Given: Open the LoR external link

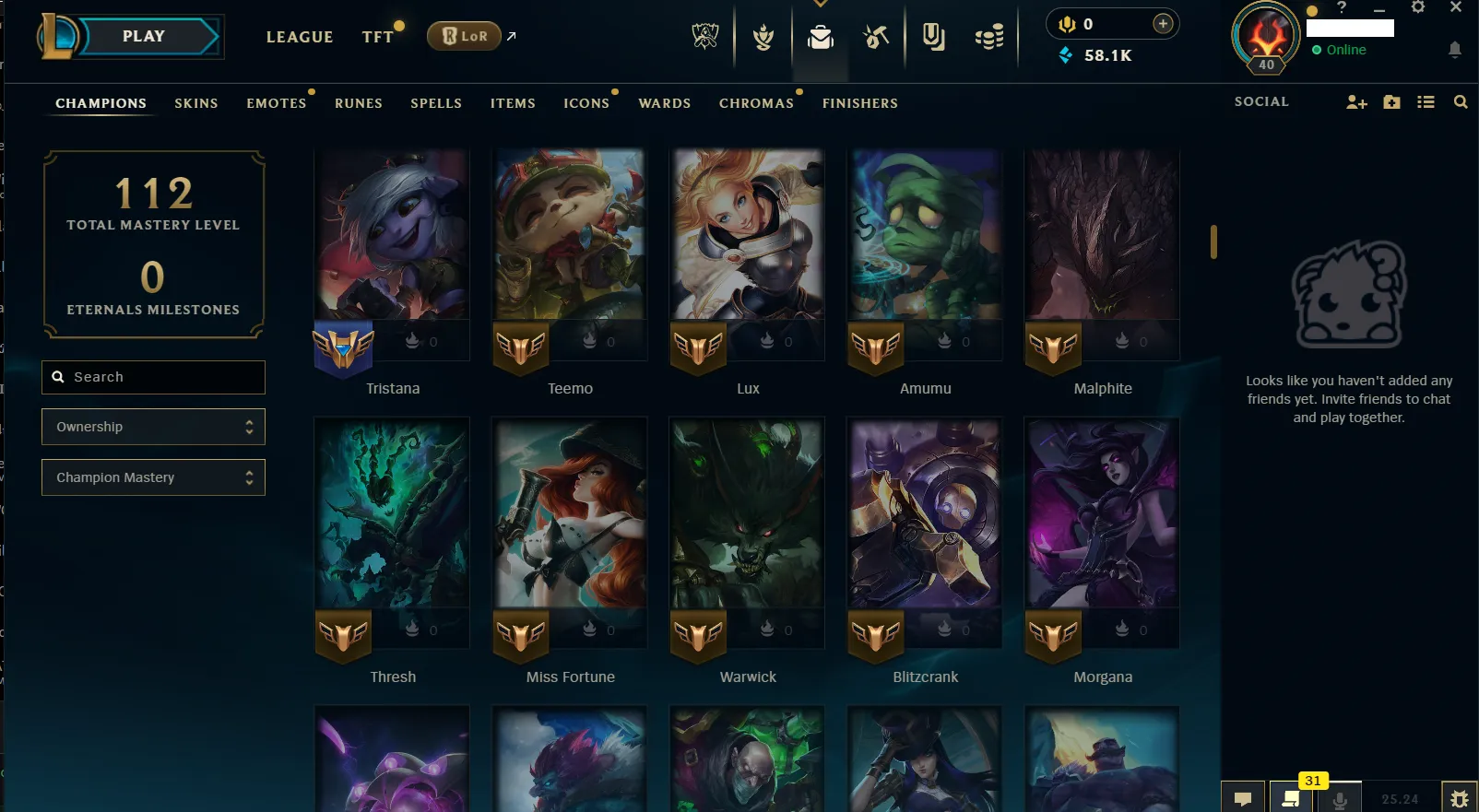Looking at the screenshot, I should tap(465, 35).
